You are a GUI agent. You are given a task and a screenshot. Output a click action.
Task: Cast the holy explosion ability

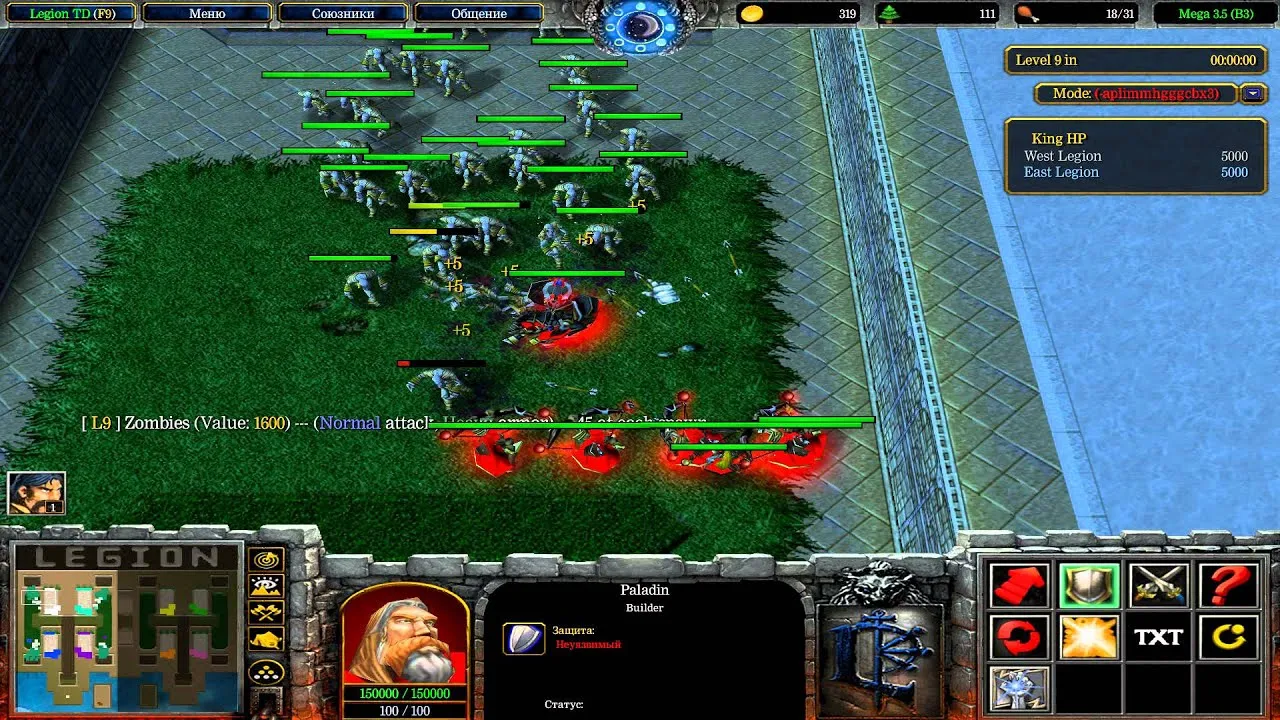[x=1088, y=637]
